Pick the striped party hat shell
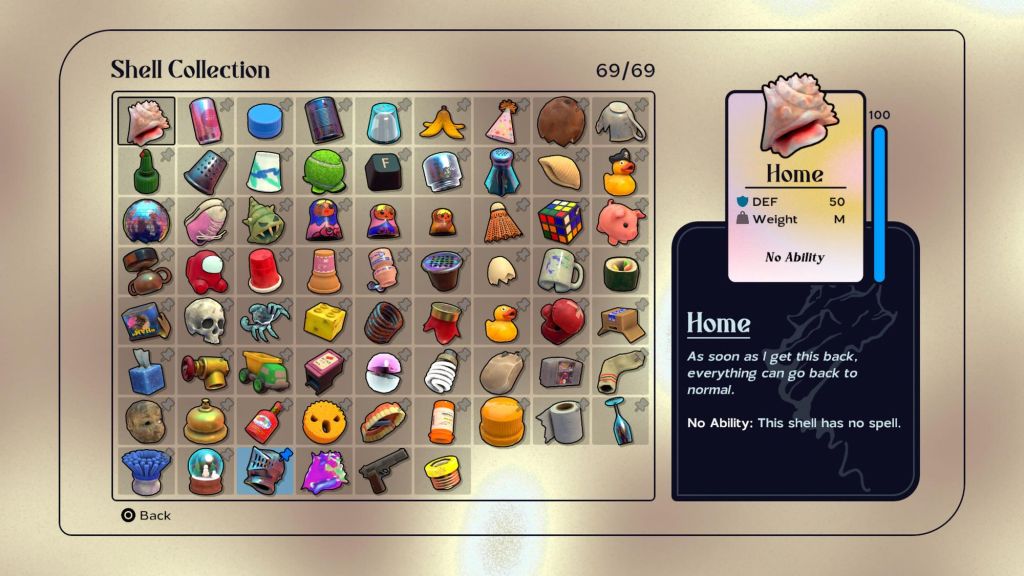1024x576 pixels. [x=501, y=121]
